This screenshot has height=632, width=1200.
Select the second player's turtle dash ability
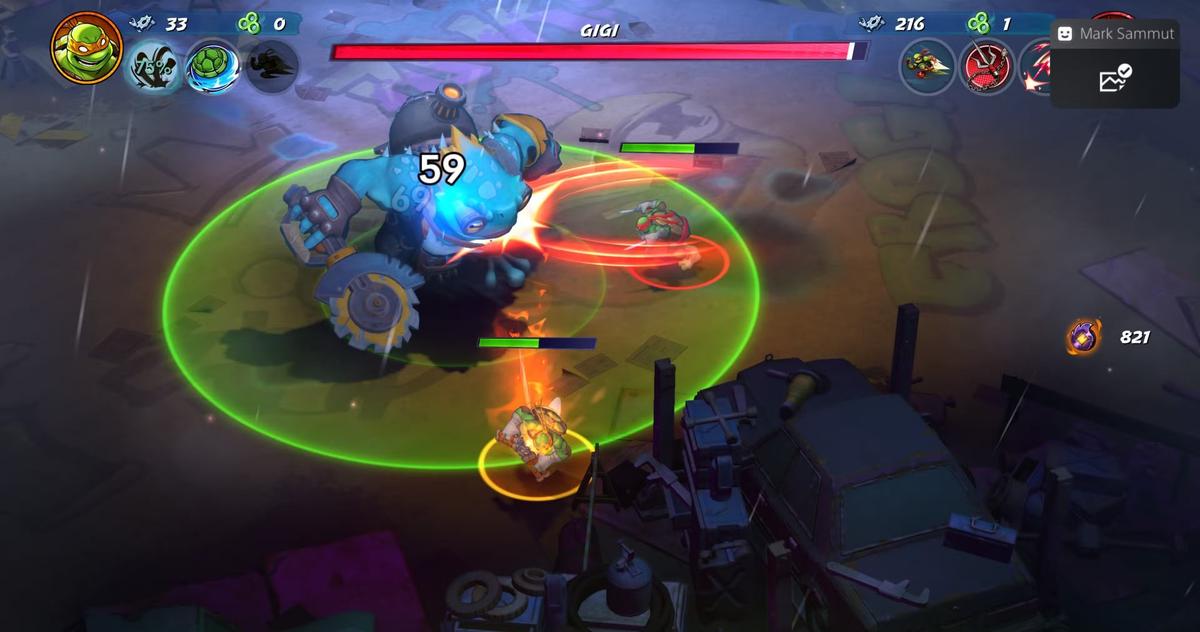pyautogui.click(x=927, y=67)
